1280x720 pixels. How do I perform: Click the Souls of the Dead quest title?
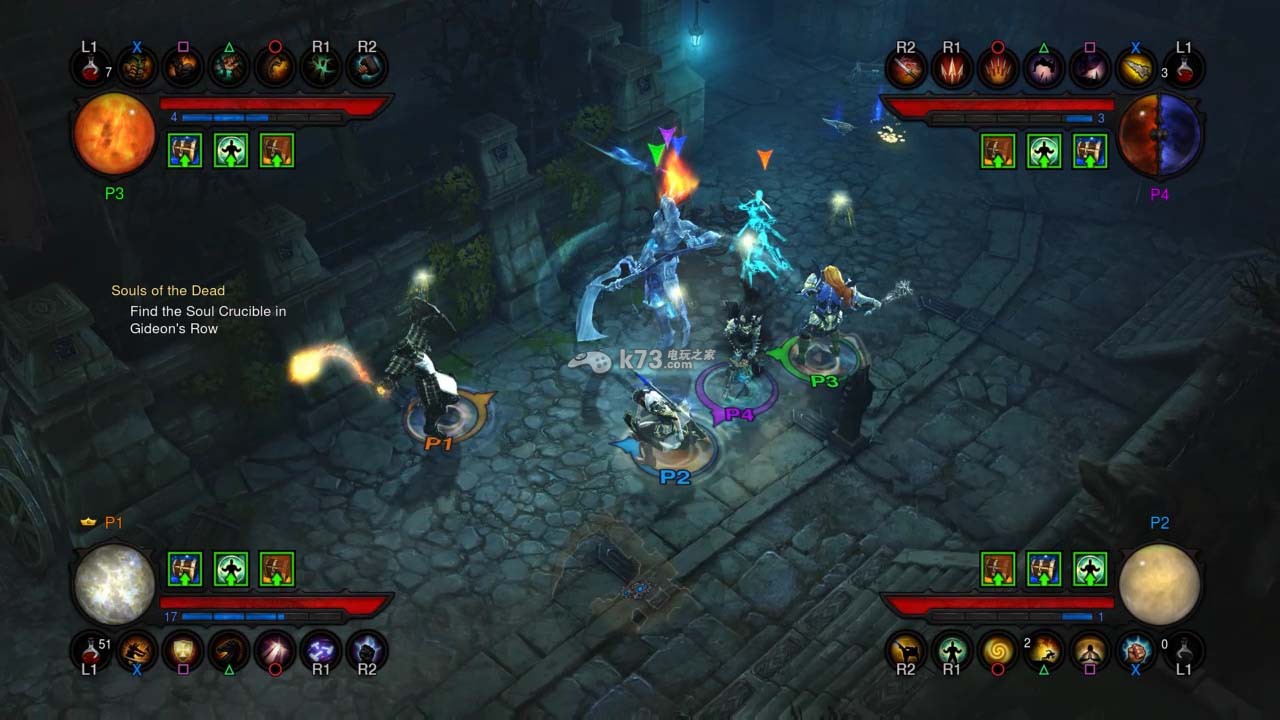tap(170, 290)
